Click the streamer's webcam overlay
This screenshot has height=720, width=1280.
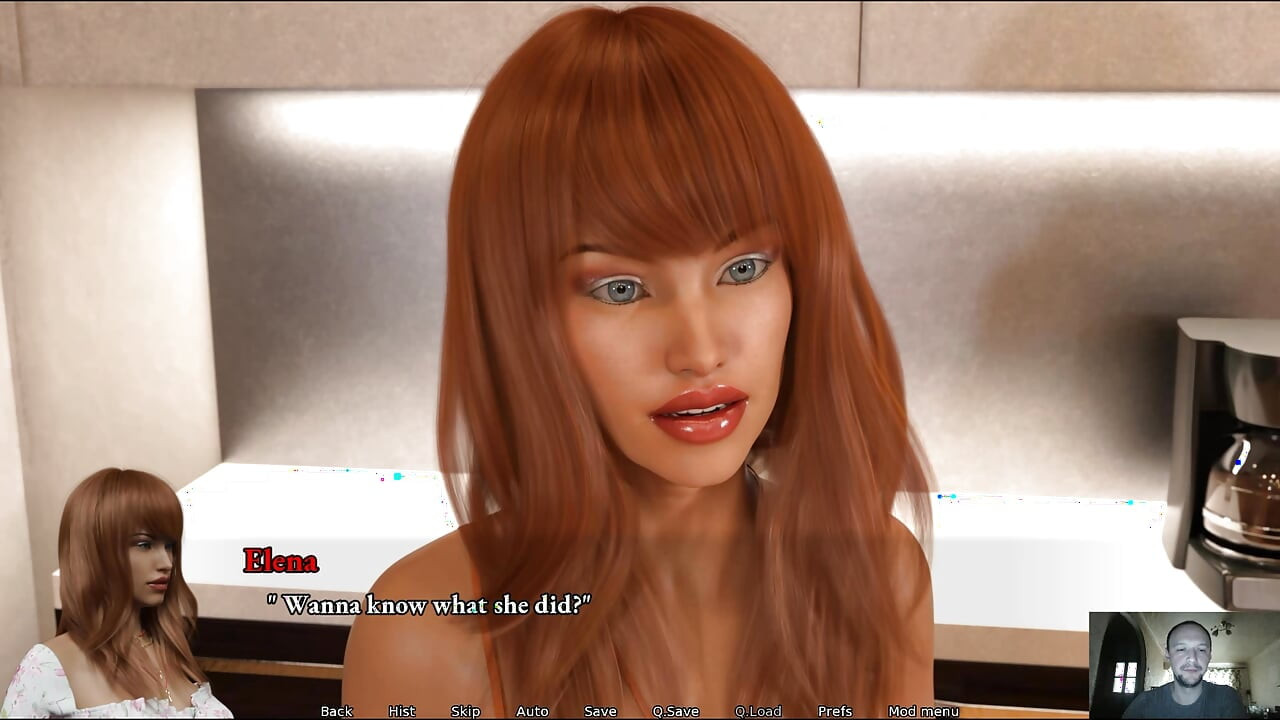click(x=1185, y=665)
